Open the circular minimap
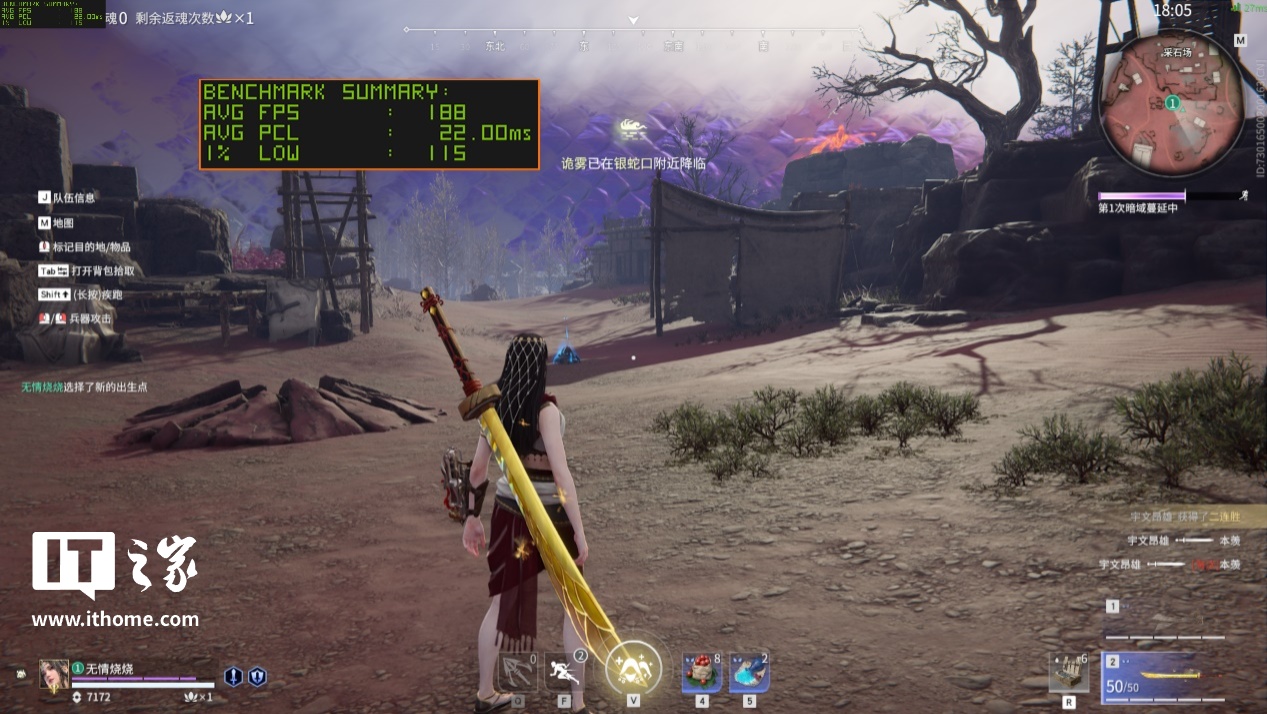The width and height of the screenshot is (1267, 714). [1171, 103]
